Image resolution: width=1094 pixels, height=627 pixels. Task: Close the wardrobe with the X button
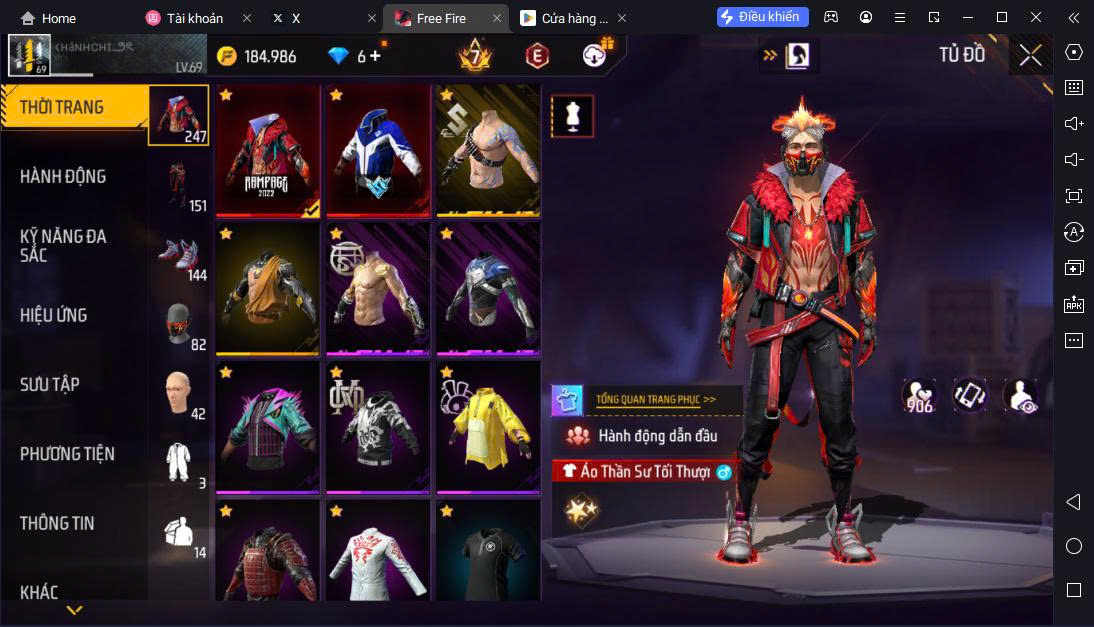pyautogui.click(x=1030, y=55)
